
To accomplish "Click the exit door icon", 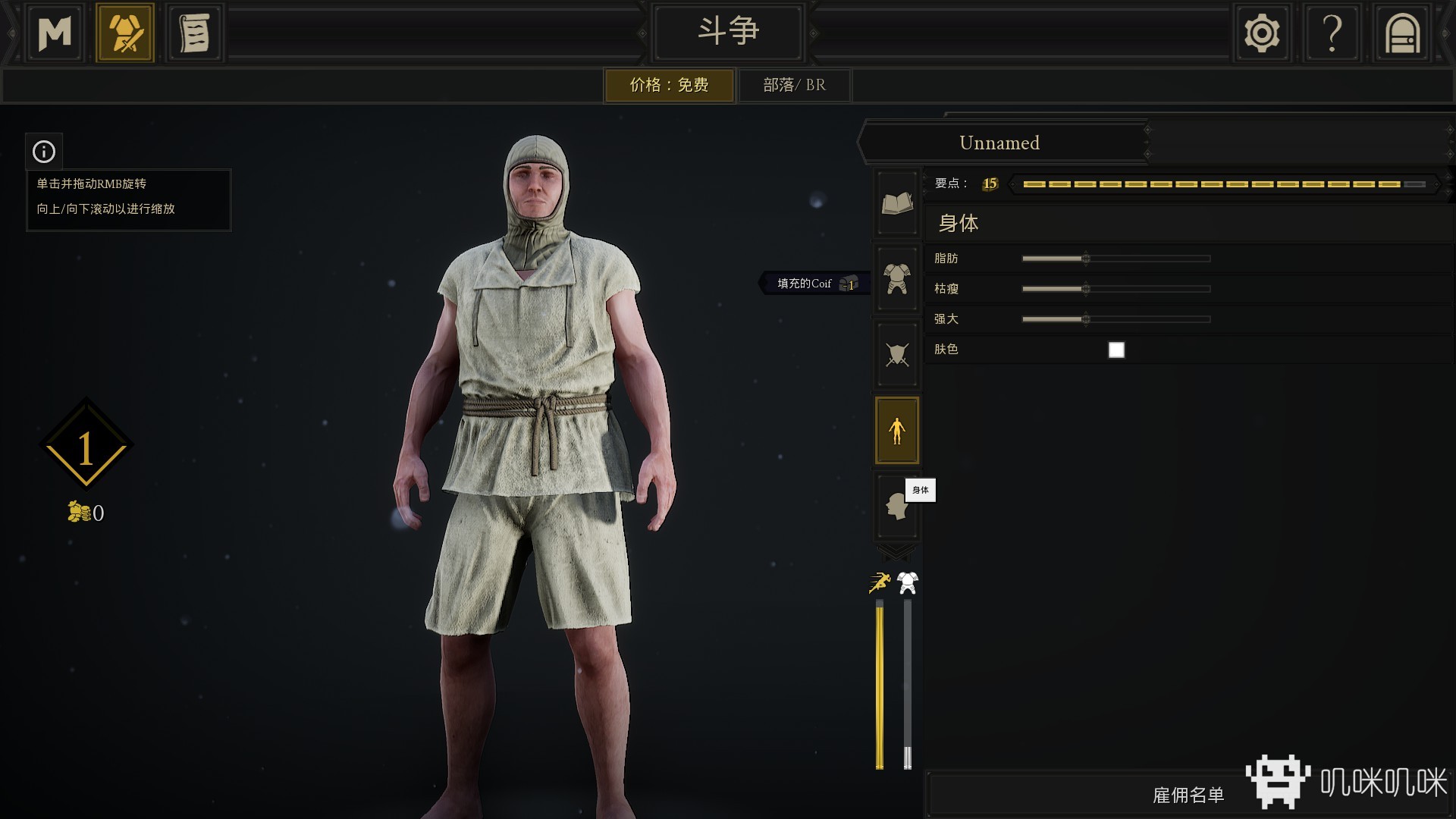I will pyautogui.click(x=1401, y=33).
